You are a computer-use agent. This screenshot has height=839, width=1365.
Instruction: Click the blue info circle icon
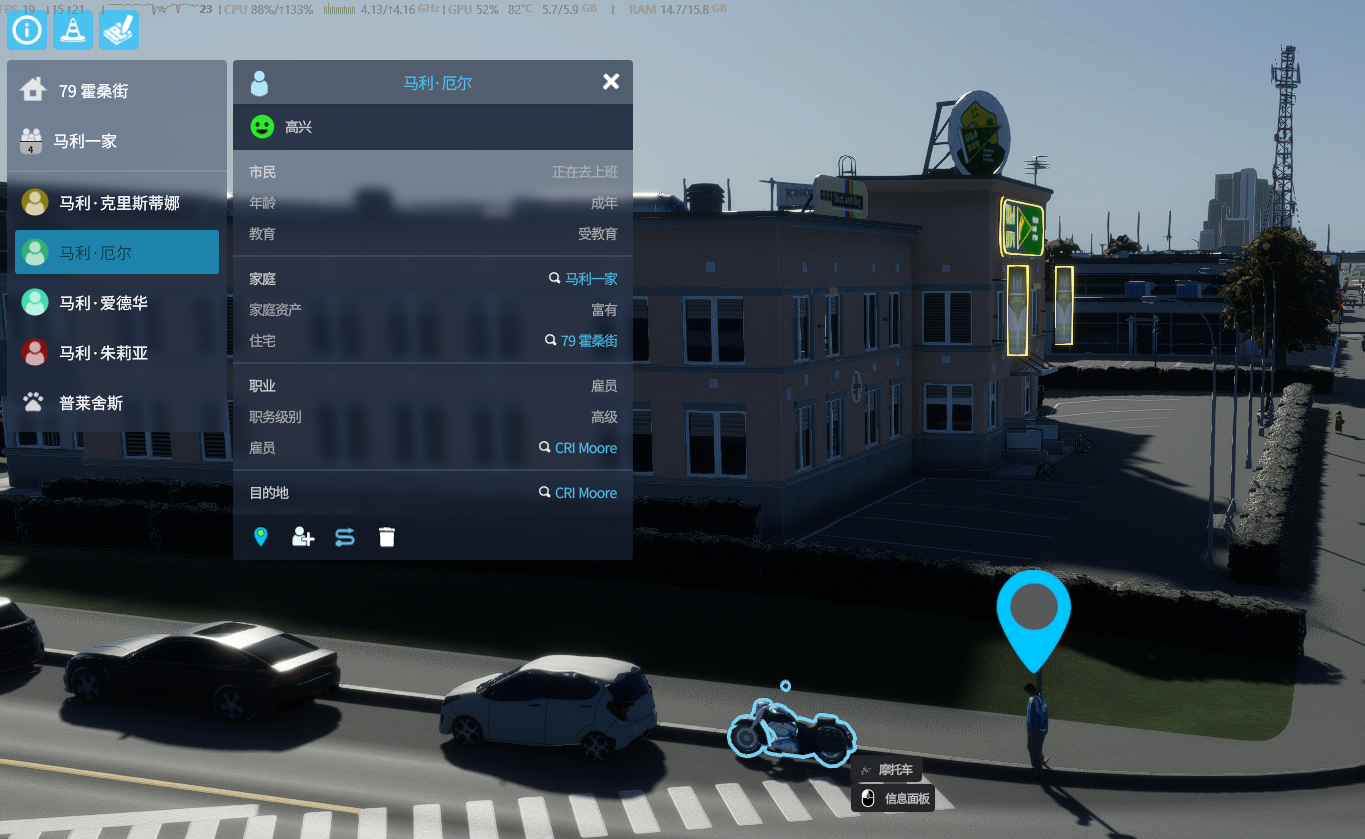(27, 30)
